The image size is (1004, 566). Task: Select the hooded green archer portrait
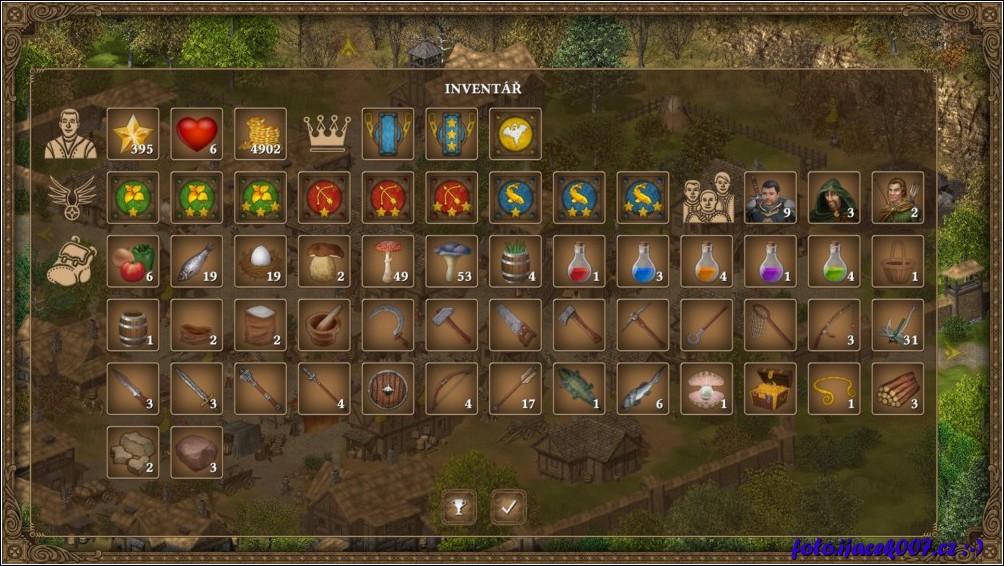point(835,198)
